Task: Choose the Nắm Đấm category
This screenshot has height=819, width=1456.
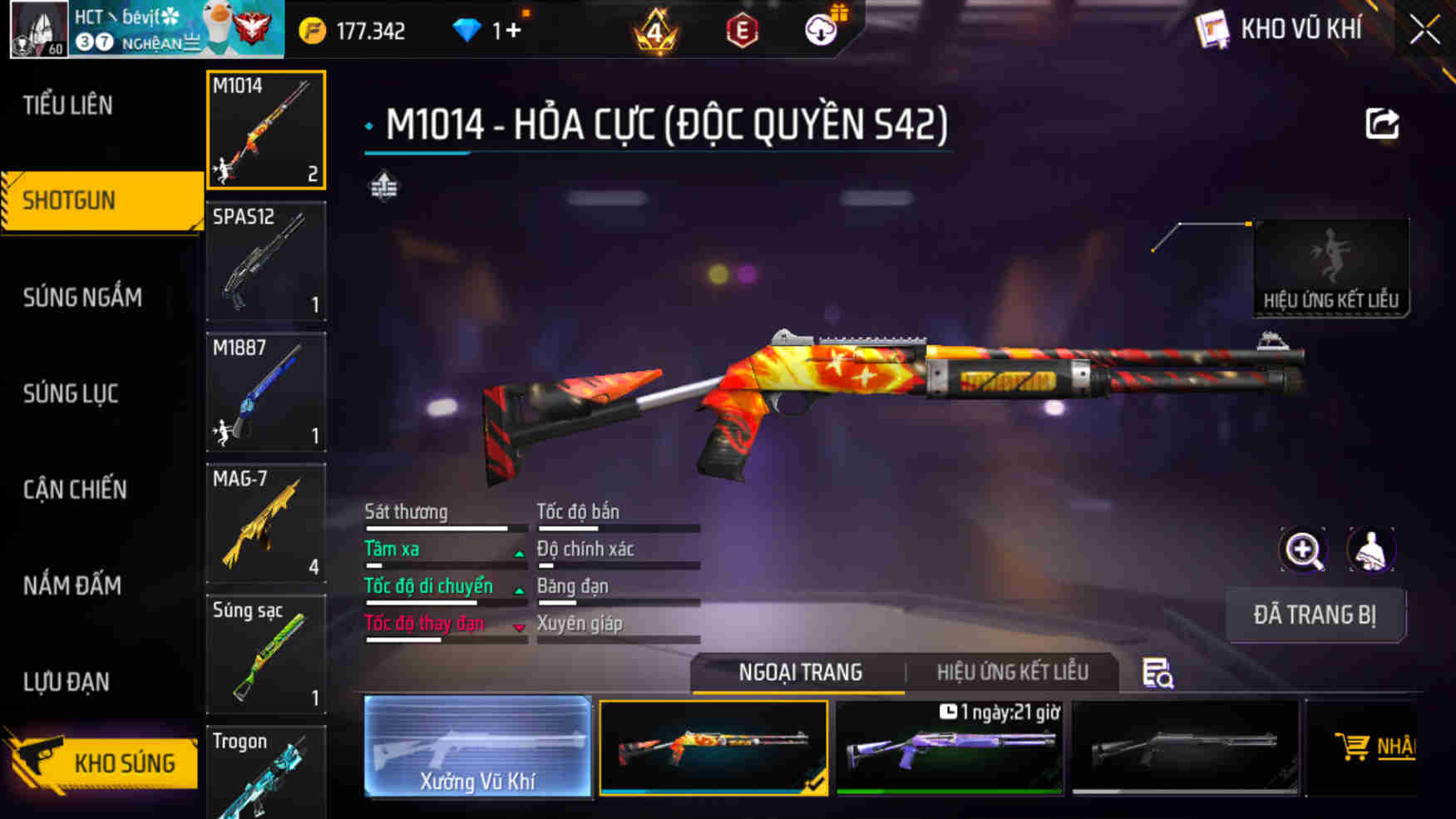Action: (x=72, y=585)
